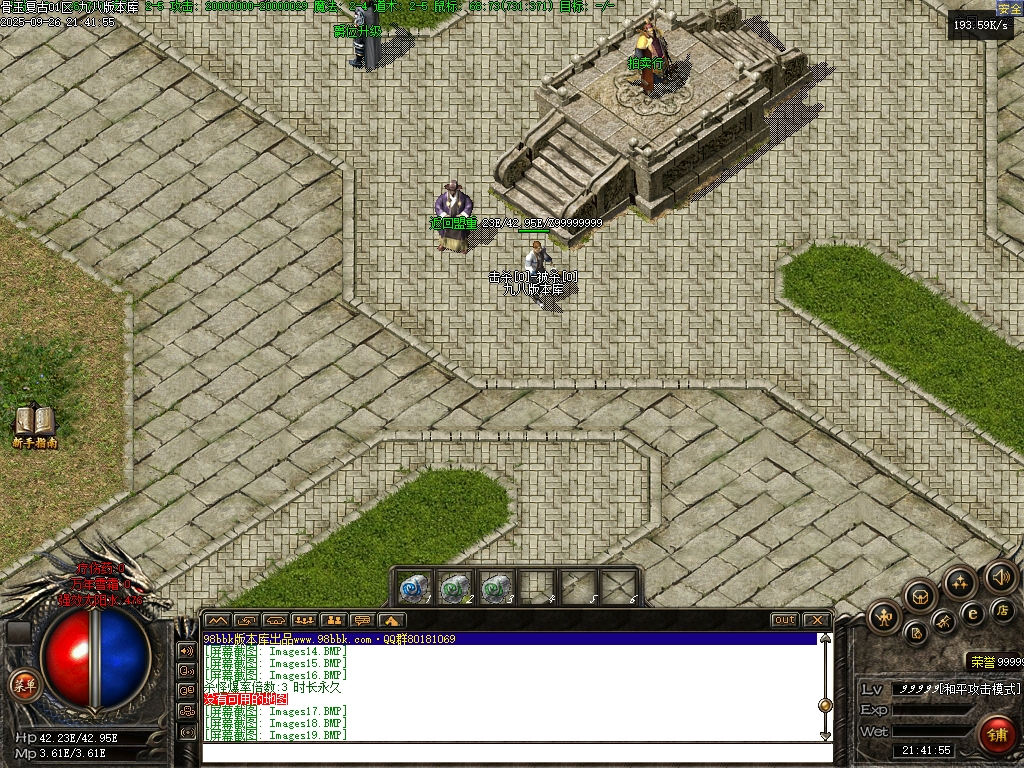This screenshot has height=768, width=1024.
Task: Click the group of three people chat button
Action: point(304,620)
